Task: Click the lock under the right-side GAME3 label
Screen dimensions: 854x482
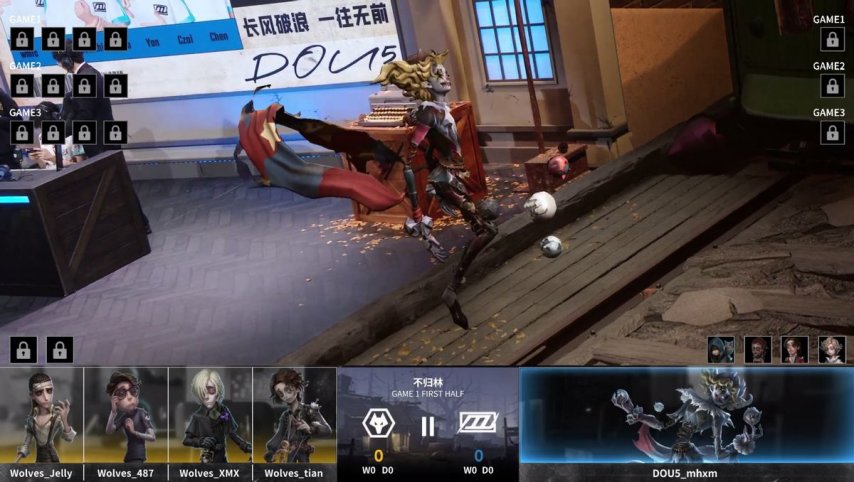Action: coord(832,132)
